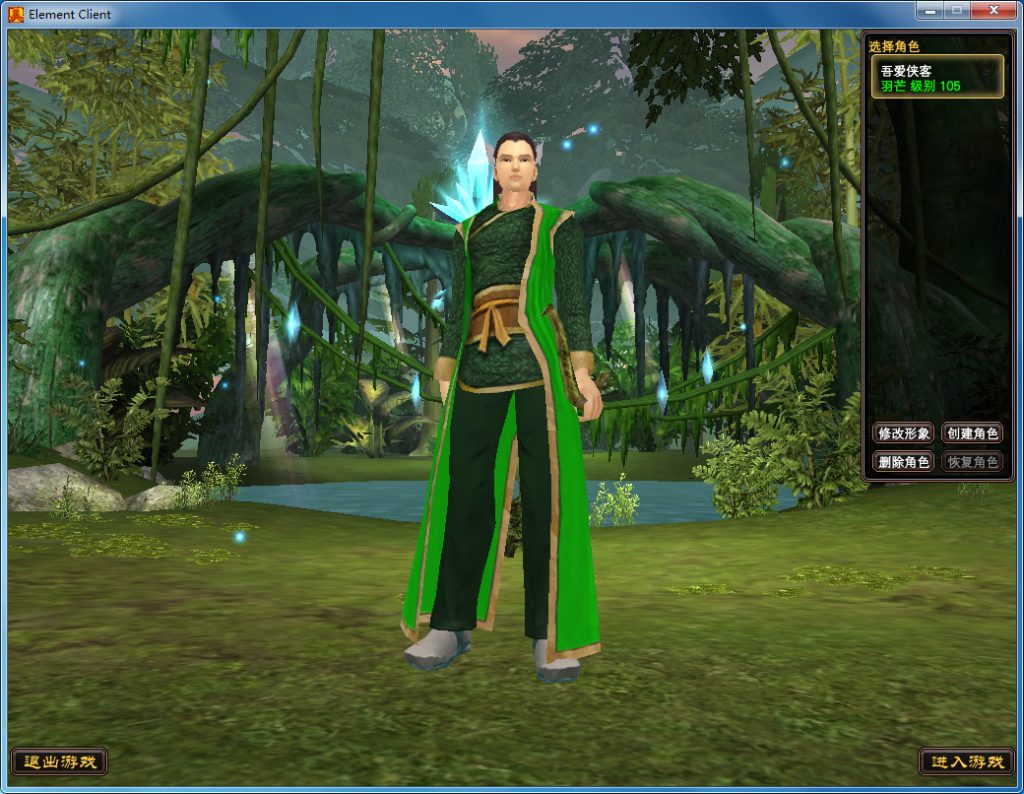Exit the game with 退出游戏
The height and width of the screenshot is (794, 1024).
[59, 762]
